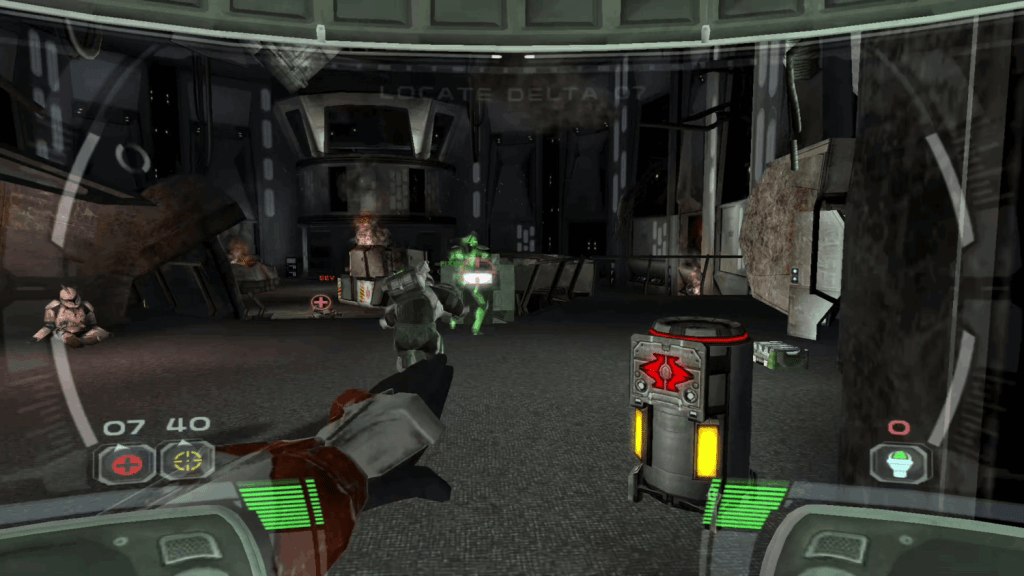
Task: Select the red medical cross icon
Action: click(x=124, y=463)
